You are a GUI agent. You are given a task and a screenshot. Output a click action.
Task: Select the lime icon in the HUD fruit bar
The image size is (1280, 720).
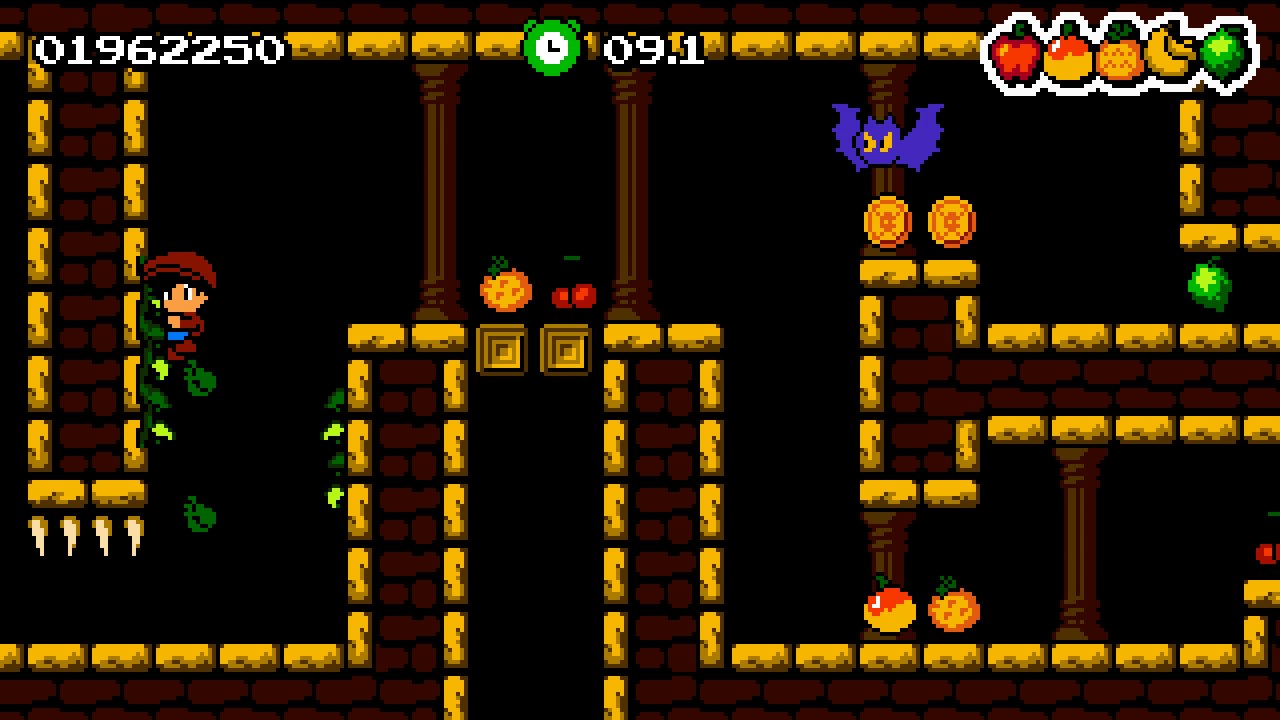pyautogui.click(x=1225, y=55)
